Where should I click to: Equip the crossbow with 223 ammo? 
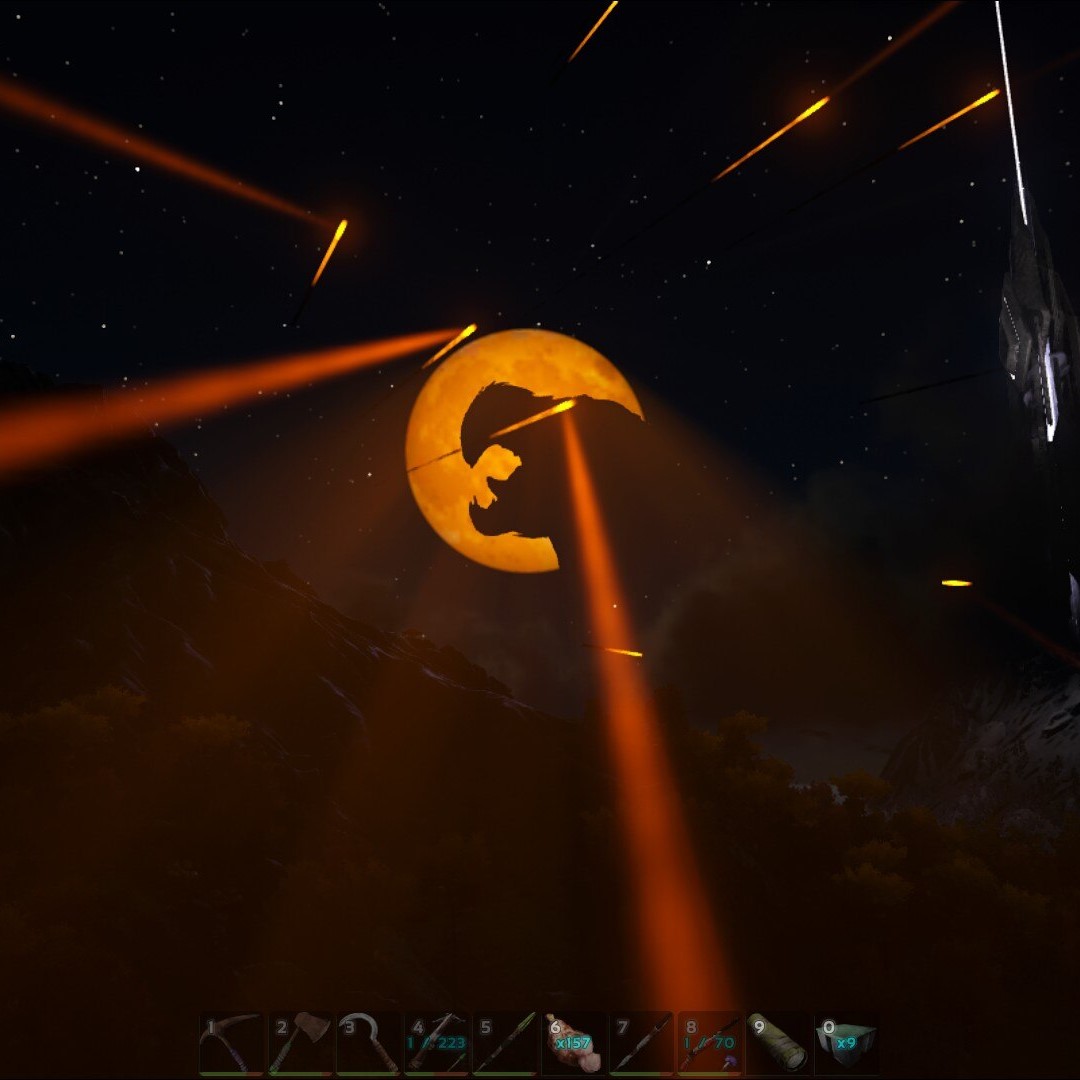click(x=437, y=1042)
